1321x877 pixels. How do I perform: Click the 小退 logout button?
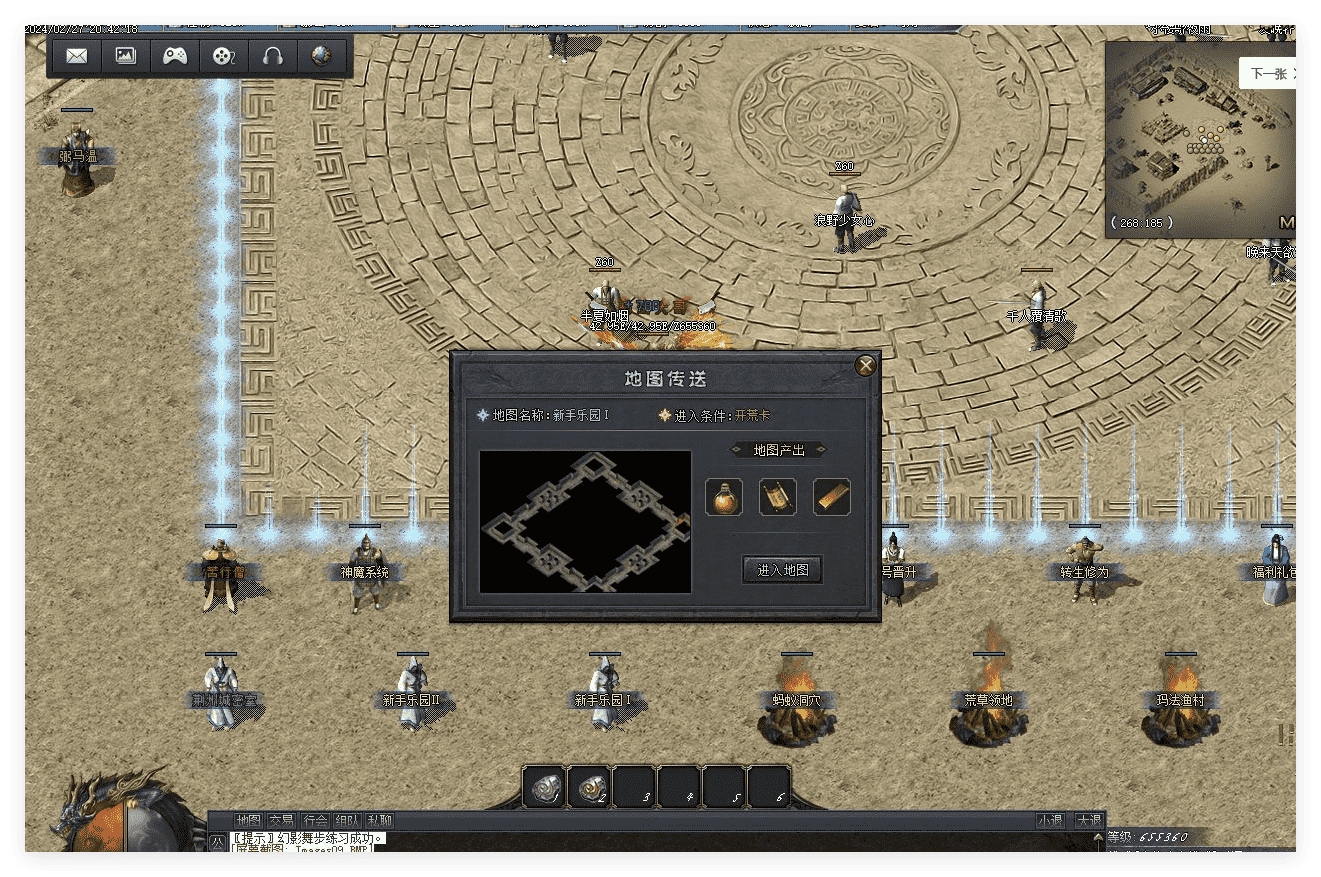pyautogui.click(x=1050, y=820)
